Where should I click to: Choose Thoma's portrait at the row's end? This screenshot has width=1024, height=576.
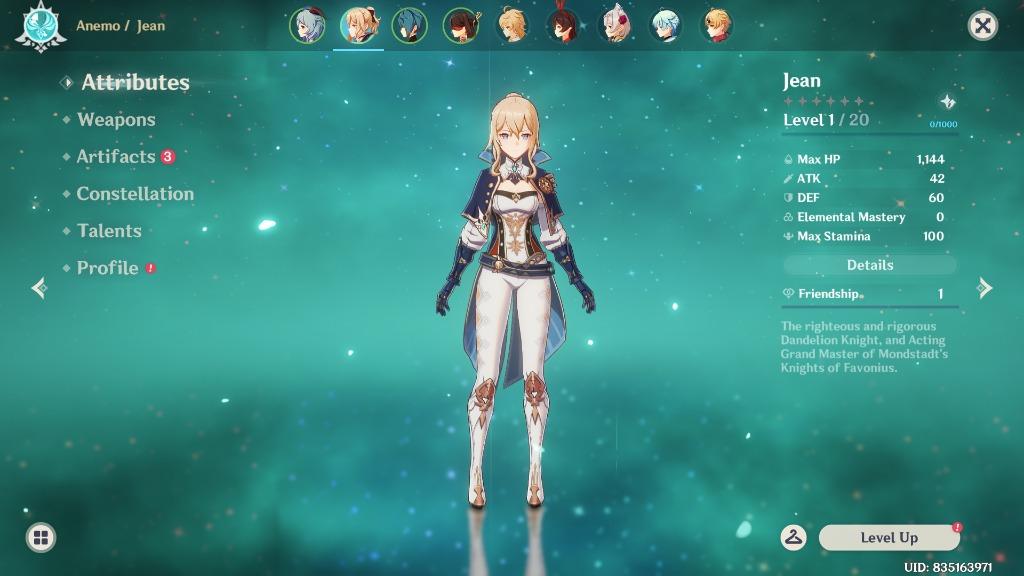point(716,26)
